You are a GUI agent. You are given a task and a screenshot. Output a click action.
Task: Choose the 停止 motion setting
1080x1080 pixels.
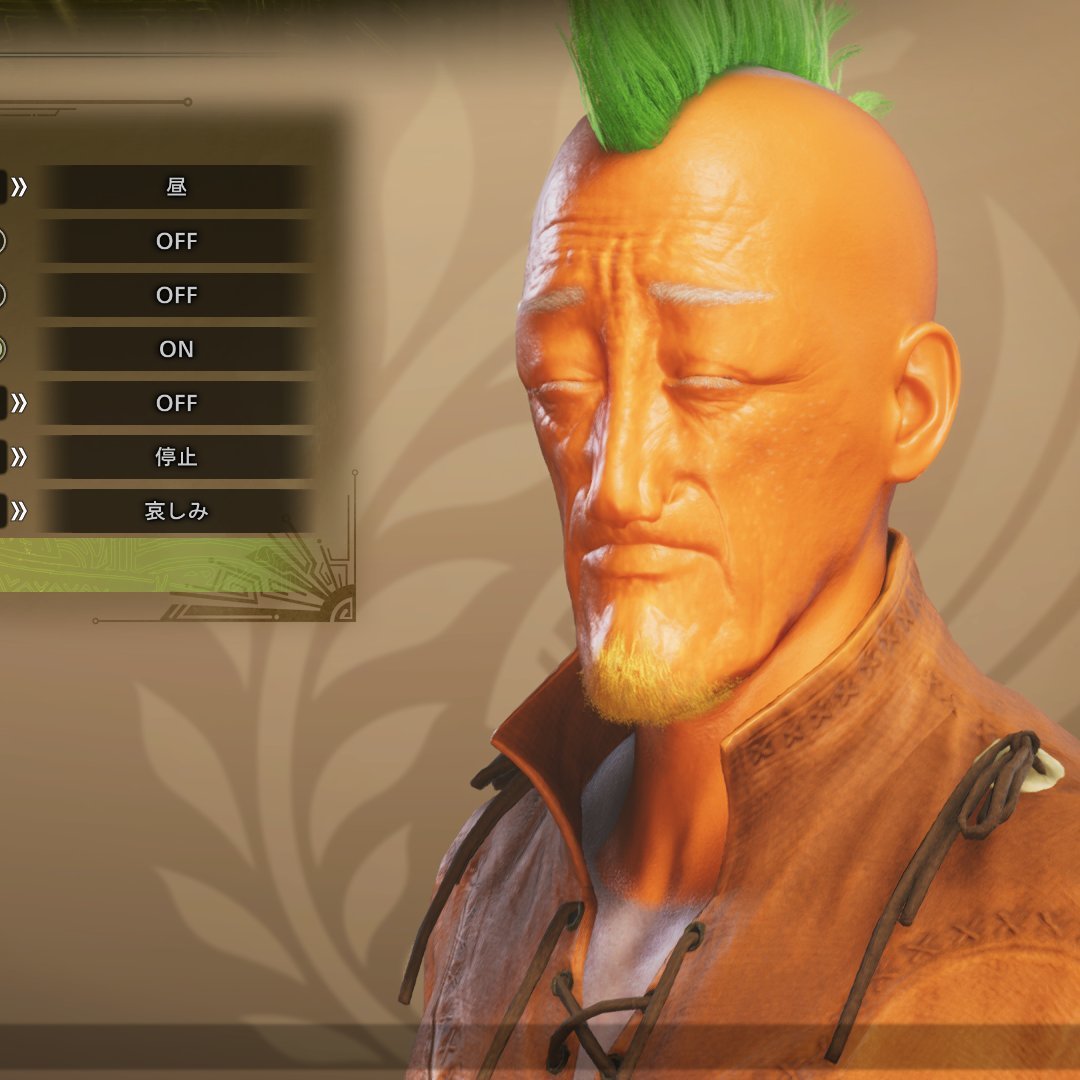pyautogui.click(x=176, y=457)
